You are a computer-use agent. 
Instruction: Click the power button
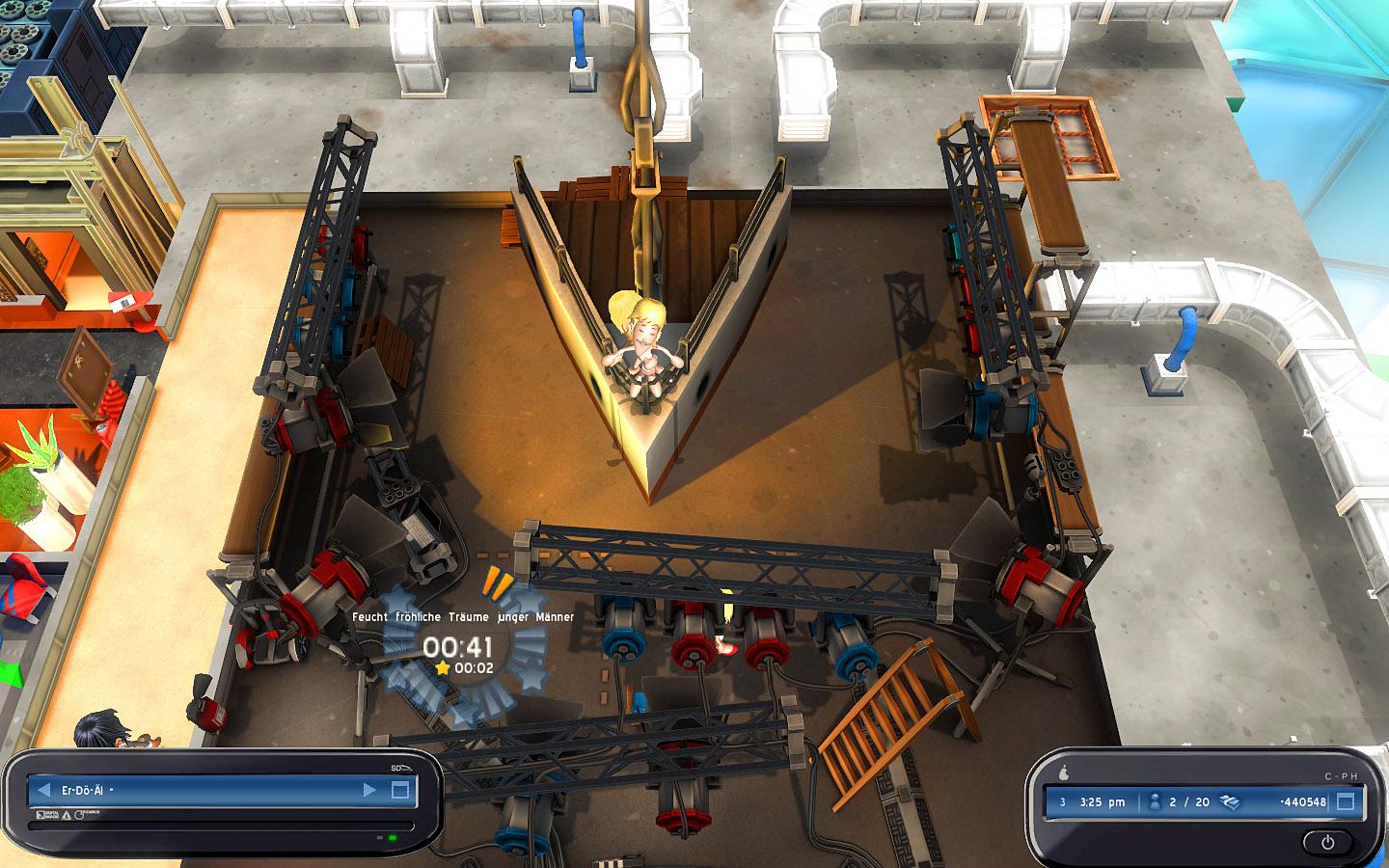(x=1328, y=842)
